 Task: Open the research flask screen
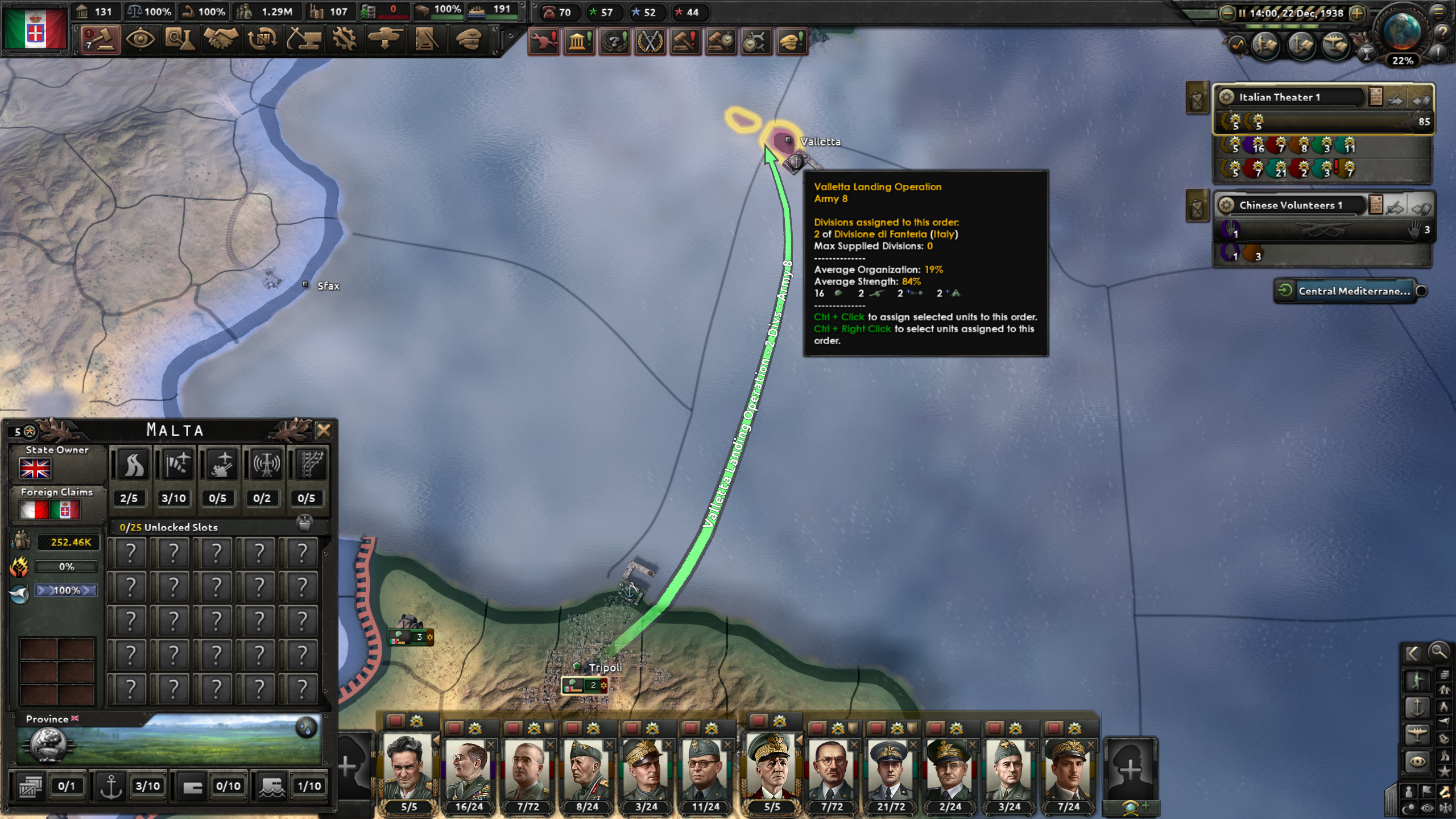point(180,40)
